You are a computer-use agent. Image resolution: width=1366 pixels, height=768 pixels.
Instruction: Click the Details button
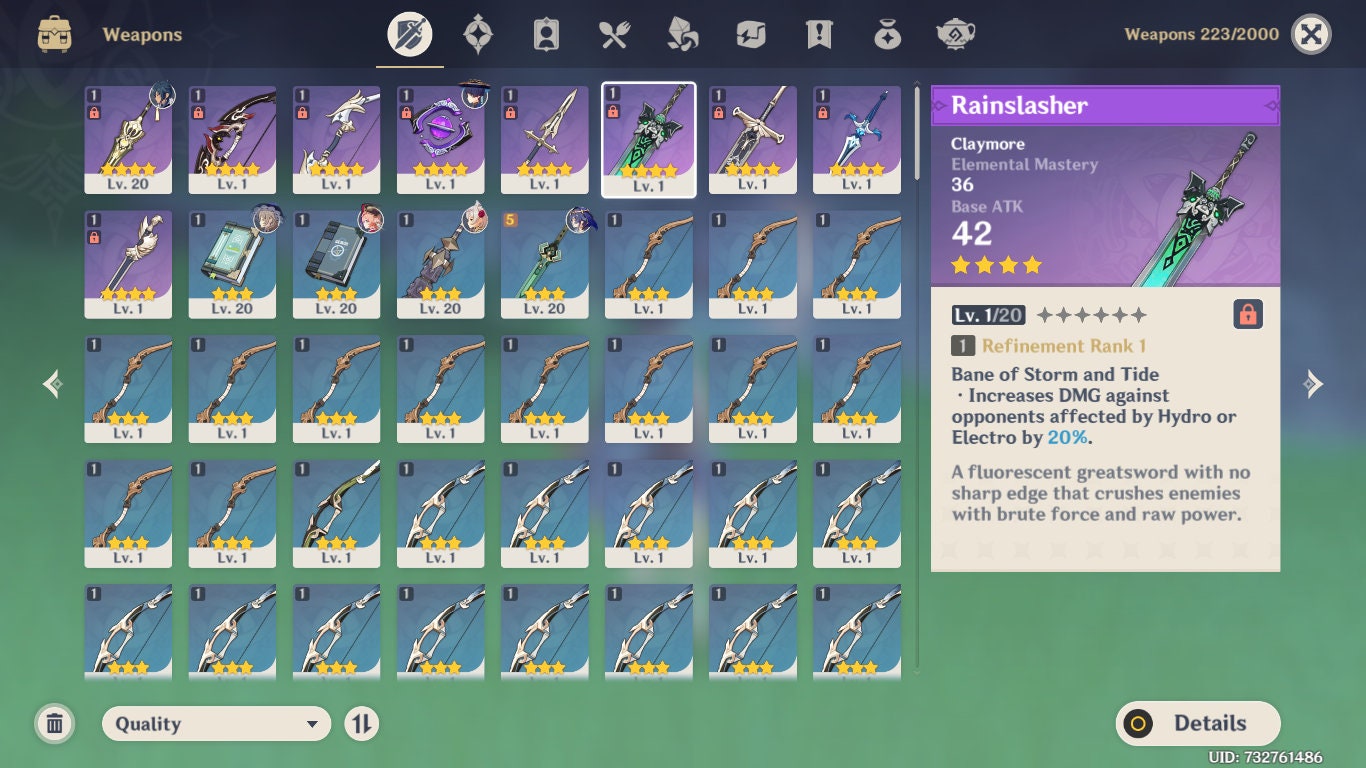point(1197,723)
